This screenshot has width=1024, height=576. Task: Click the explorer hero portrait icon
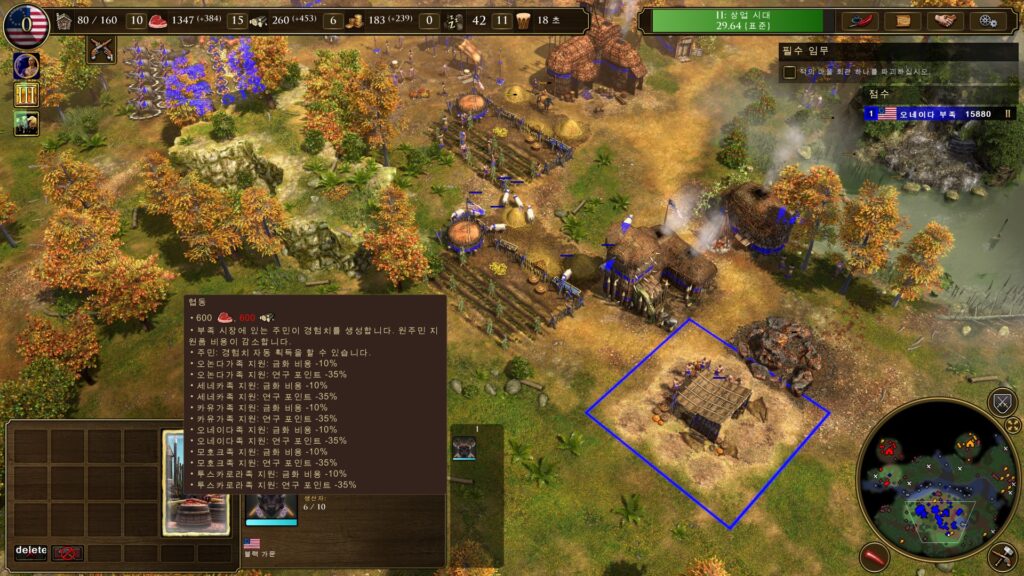(x=26, y=65)
